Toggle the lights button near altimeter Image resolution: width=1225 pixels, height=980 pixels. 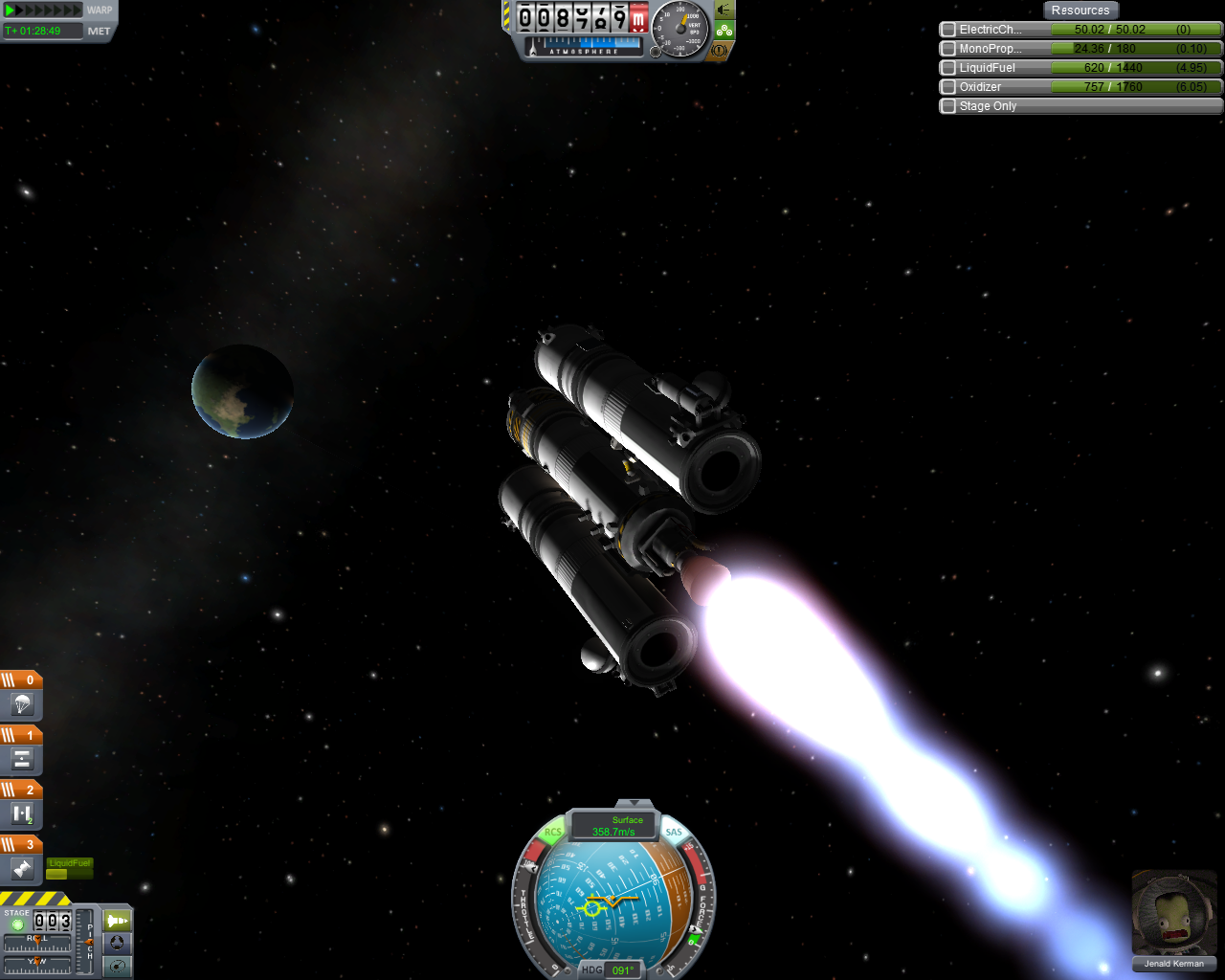[724, 10]
